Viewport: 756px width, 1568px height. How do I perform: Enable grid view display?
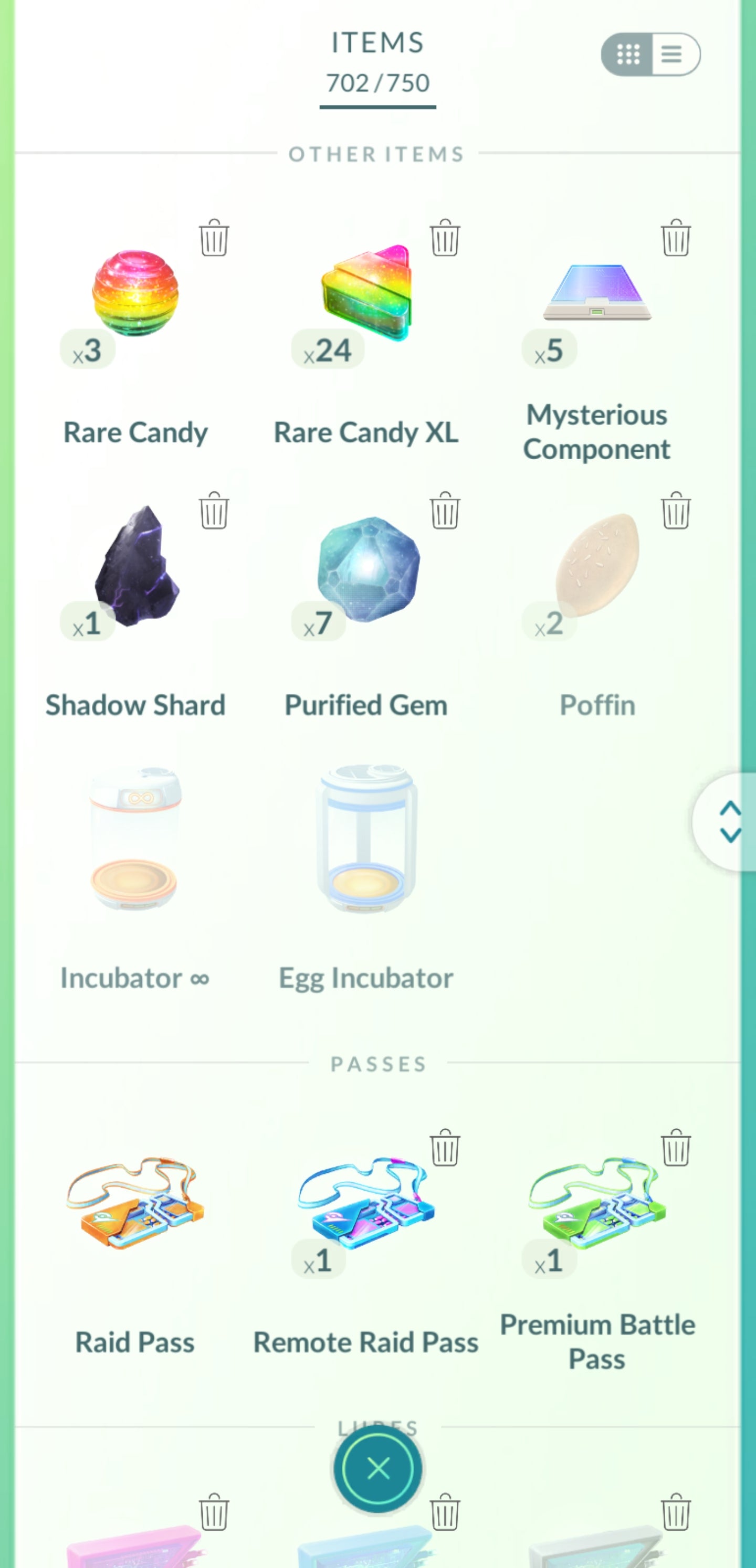[x=628, y=55]
